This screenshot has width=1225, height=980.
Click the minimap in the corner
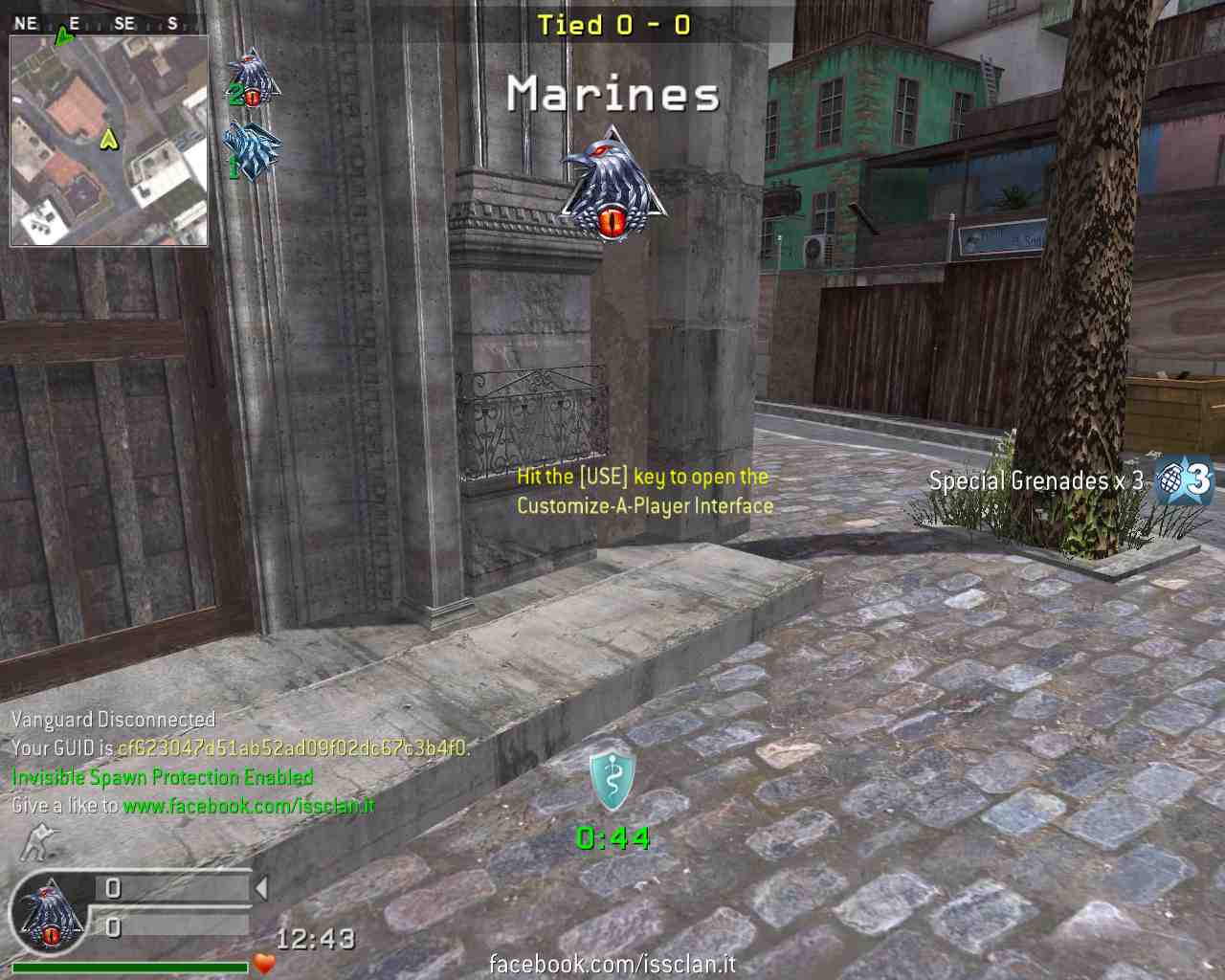point(109,141)
